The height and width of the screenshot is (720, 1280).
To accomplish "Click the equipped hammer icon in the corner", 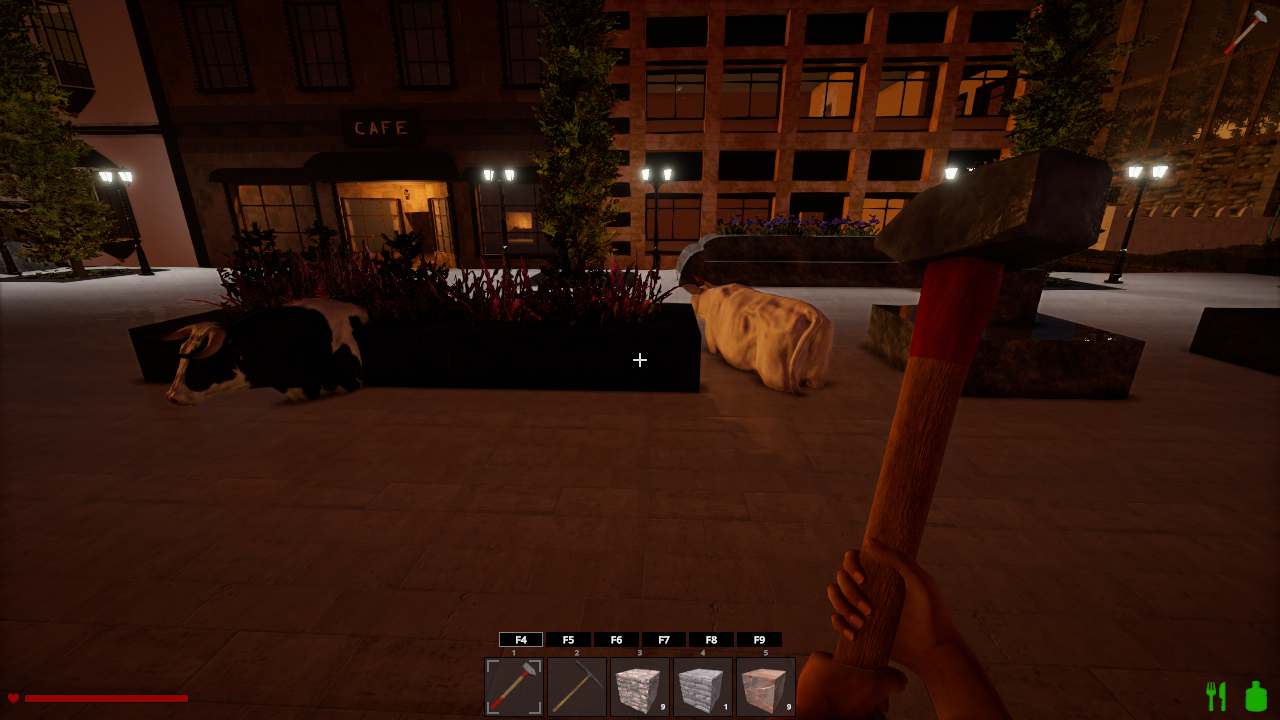I will pyautogui.click(x=1246, y=31).
